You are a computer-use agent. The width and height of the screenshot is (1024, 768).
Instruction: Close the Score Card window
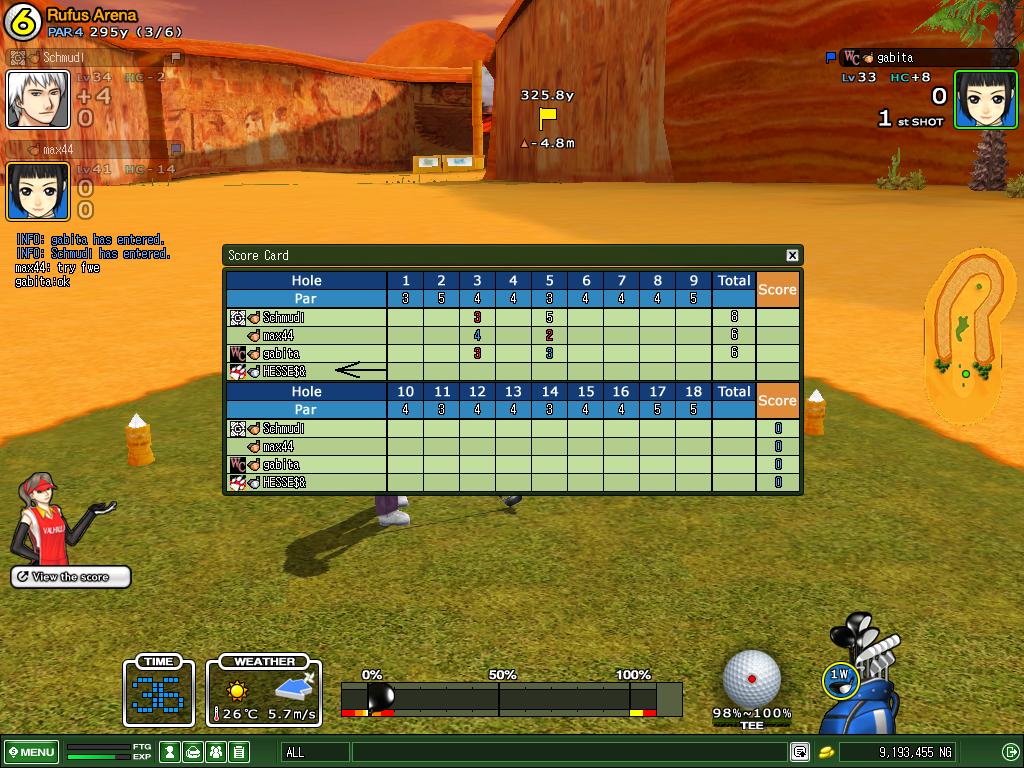792,255
